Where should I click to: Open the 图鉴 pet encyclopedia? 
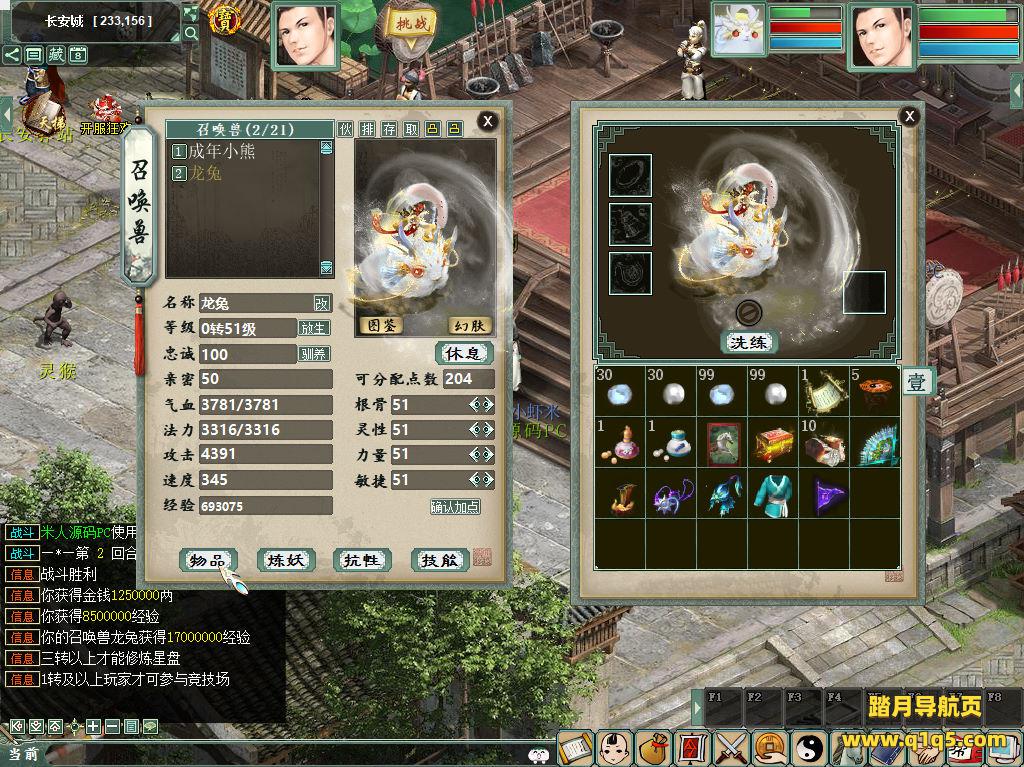point(383,324)
